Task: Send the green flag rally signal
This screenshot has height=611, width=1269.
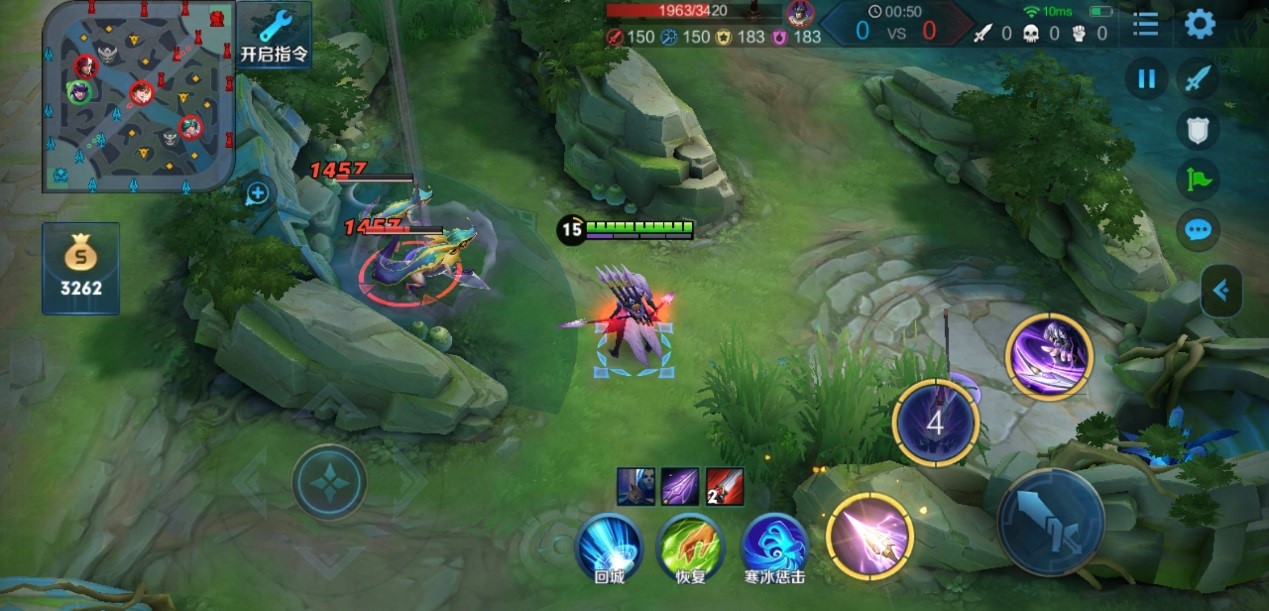Action: tap(1198, 181)
